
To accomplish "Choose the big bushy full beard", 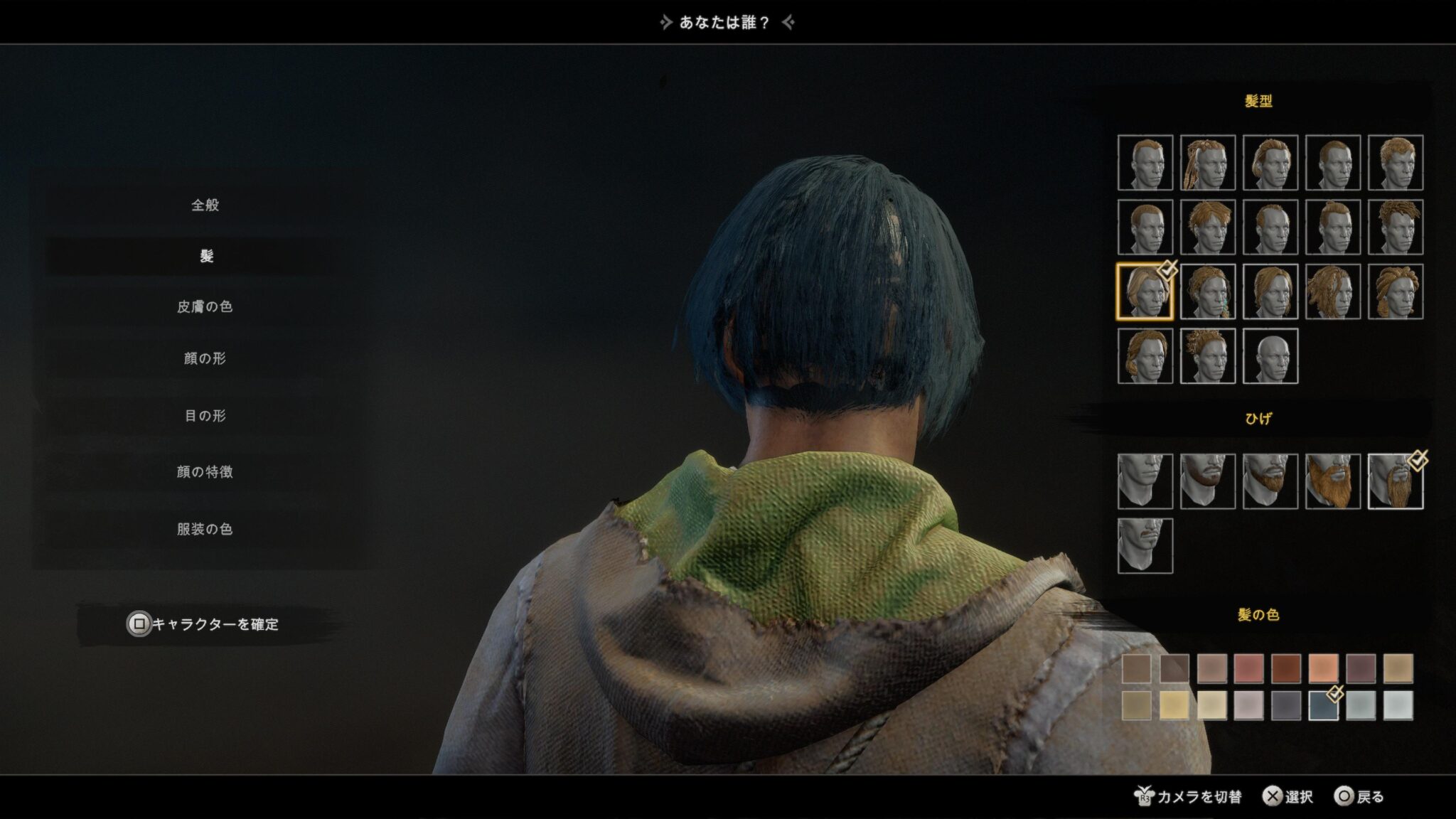I will click(1332, 481).
